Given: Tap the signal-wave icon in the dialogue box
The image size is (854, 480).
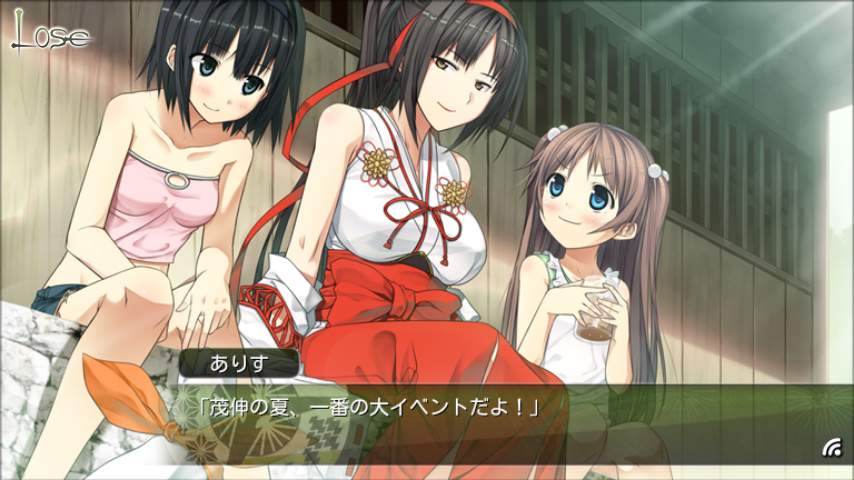Looking at the screenshot, I should [831, 447].
